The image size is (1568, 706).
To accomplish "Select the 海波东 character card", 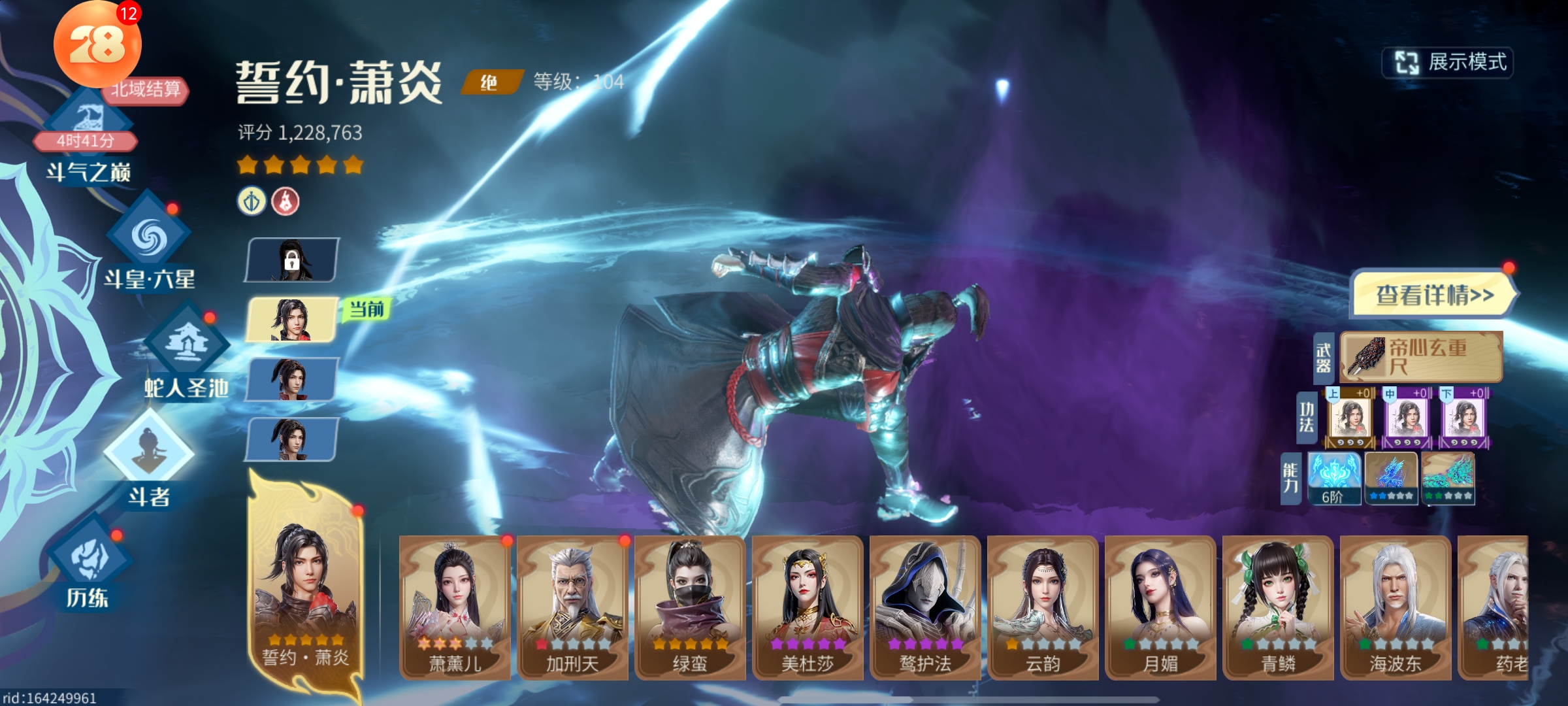I will [1396, 607].
